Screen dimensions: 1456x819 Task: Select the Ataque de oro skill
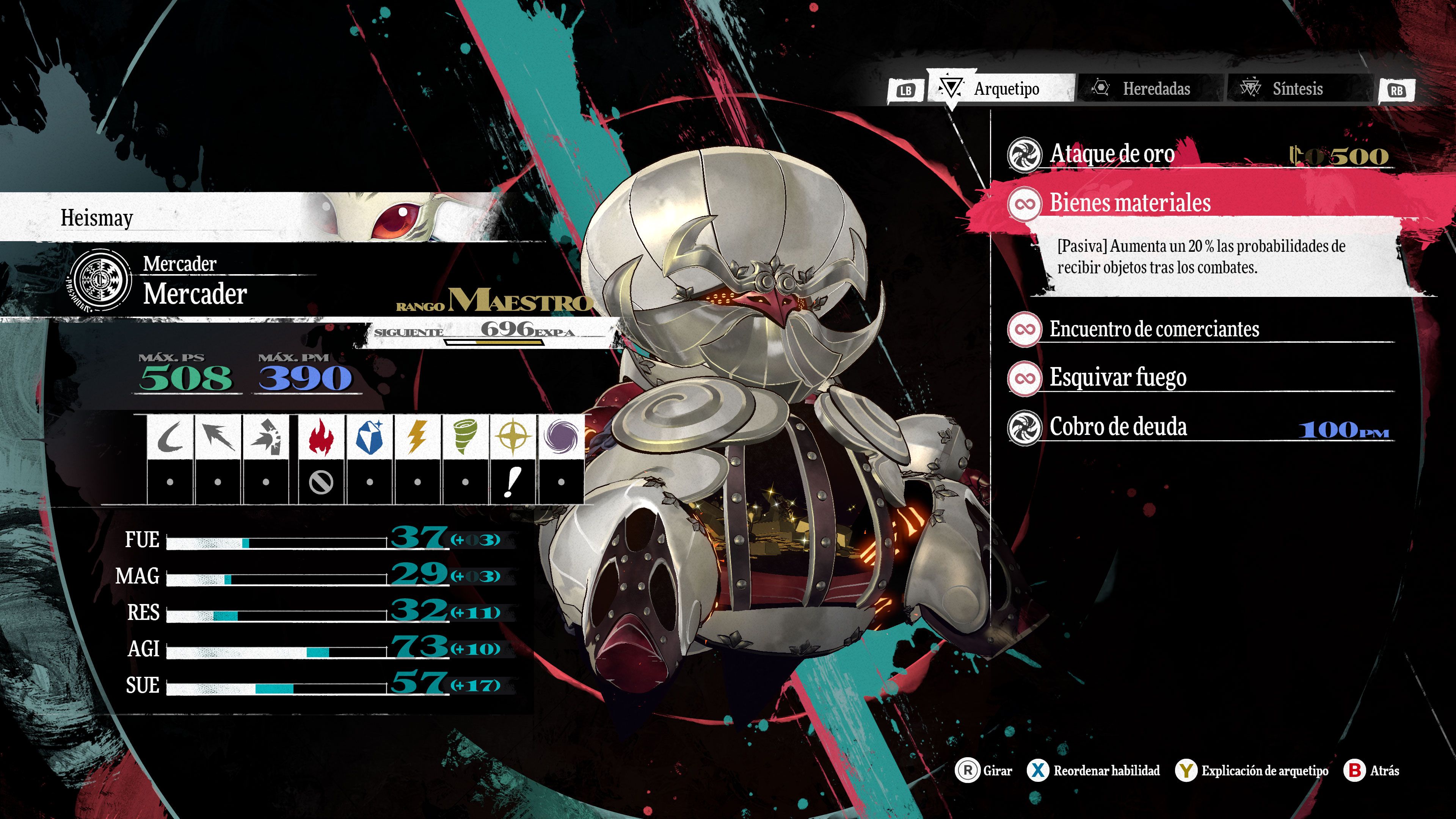point(1112,154)
